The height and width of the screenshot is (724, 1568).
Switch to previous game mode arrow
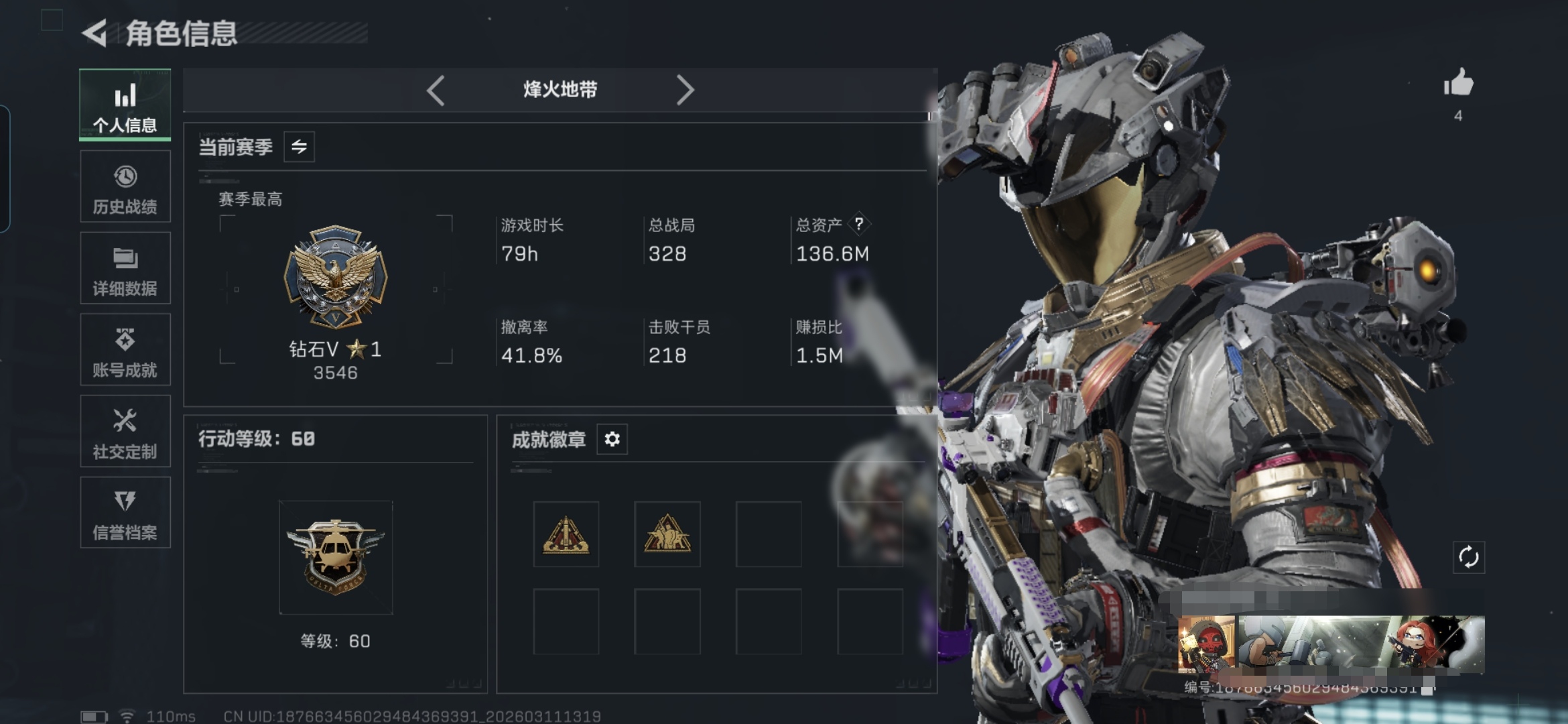pos(436,90)
